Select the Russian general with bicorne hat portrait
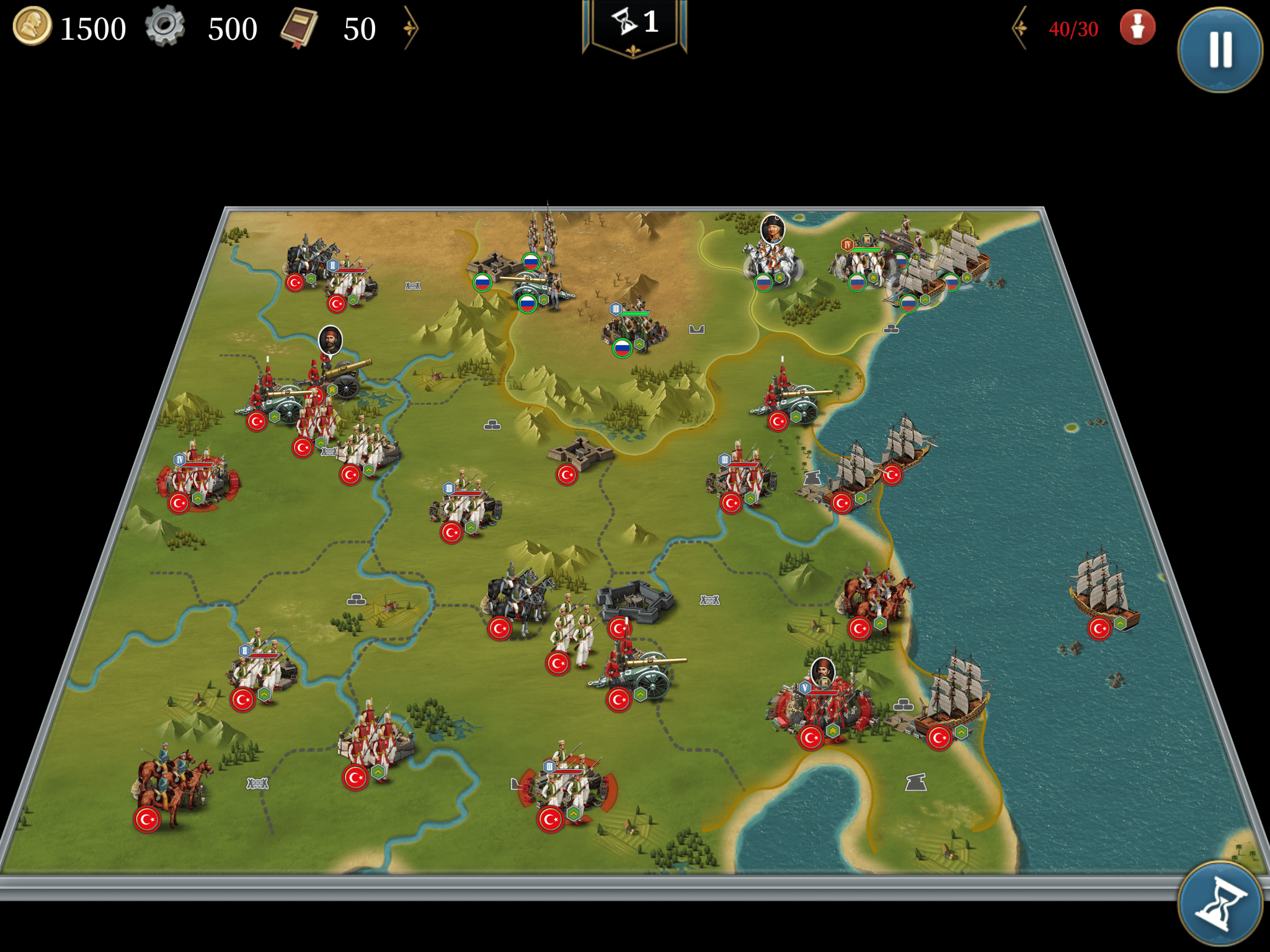This screenshot has width=1270, height=952. (x=773, y=229)
